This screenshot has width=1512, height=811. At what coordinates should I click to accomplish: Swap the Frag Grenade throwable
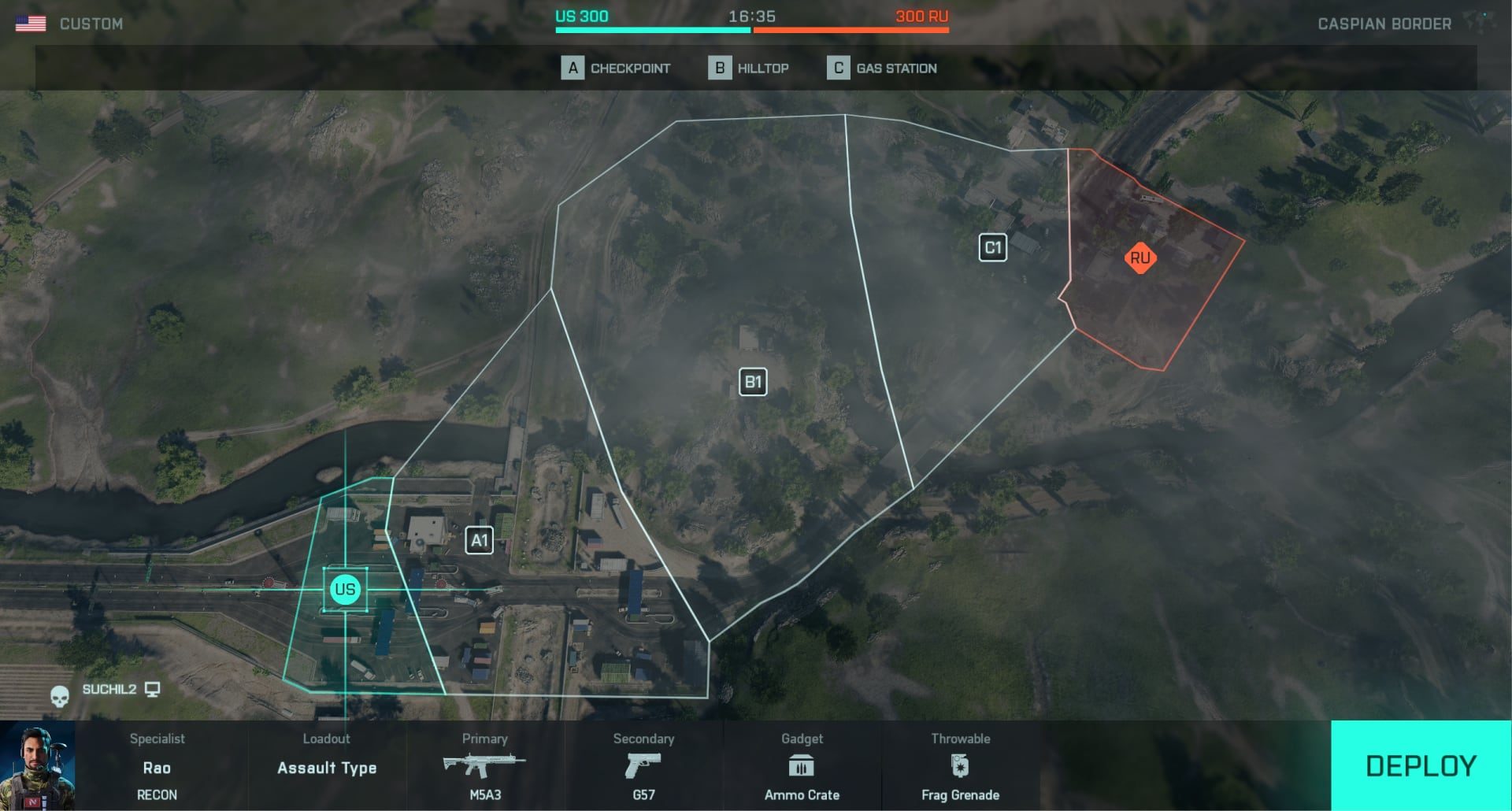coord(960,767)
